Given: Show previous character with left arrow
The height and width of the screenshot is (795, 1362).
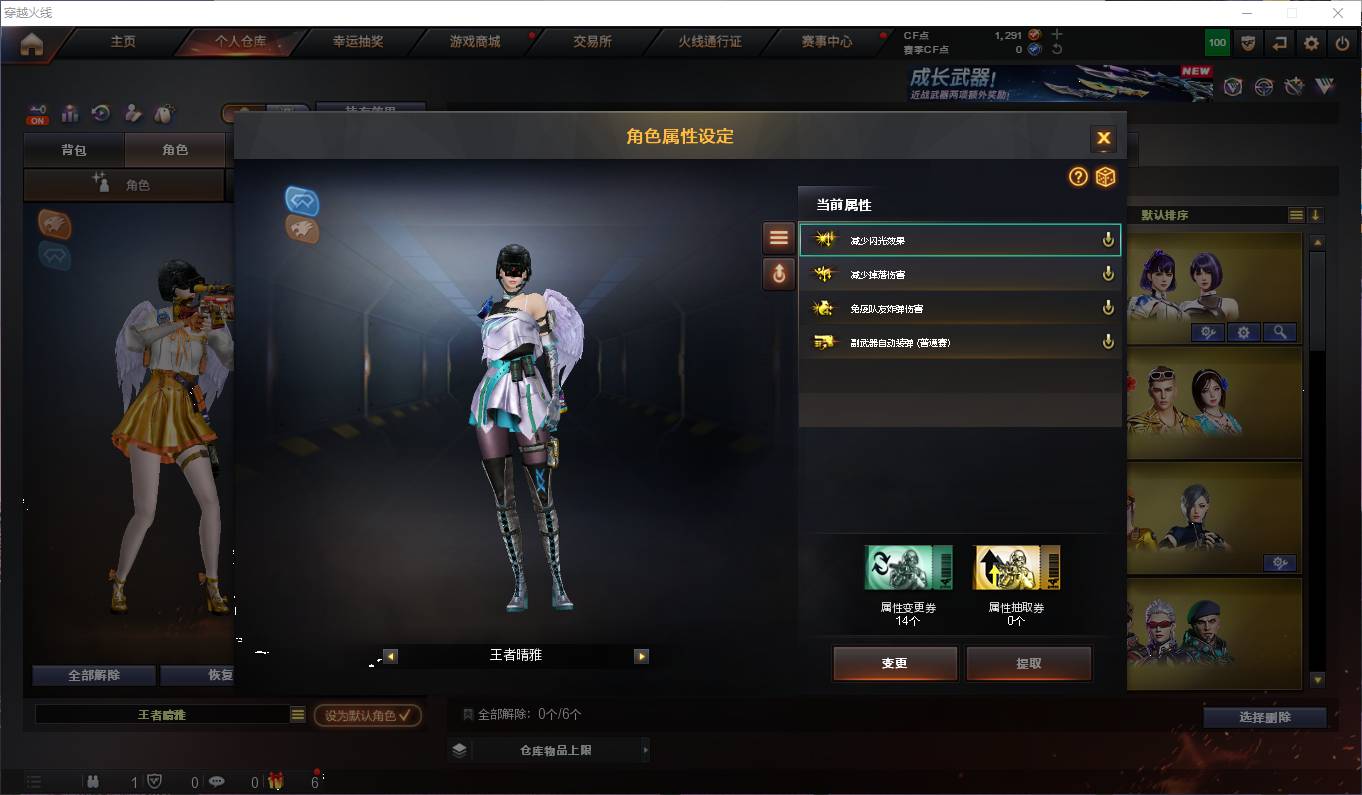Looking at the screenshot, I should (x=391, y=656).
